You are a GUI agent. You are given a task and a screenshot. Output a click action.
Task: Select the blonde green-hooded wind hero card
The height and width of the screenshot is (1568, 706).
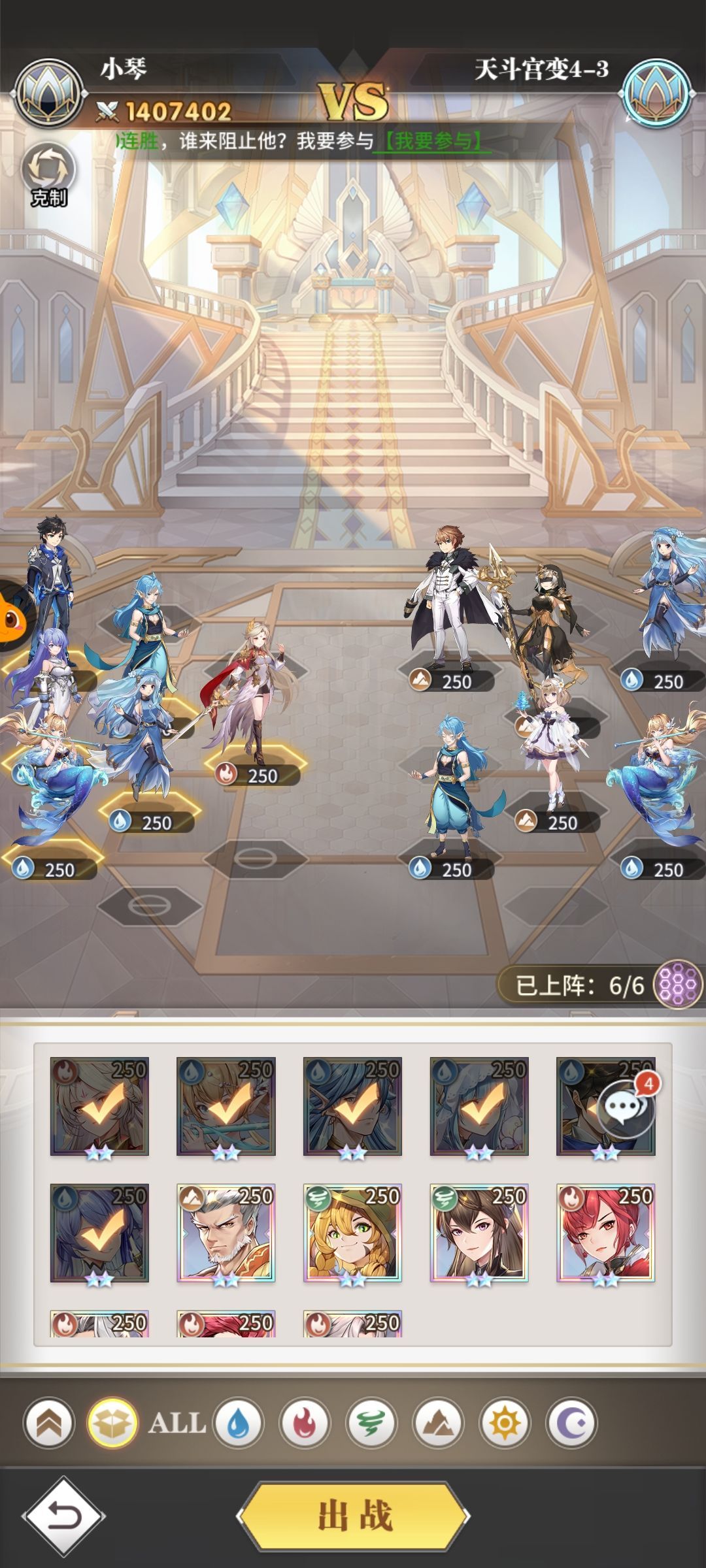352,1233
